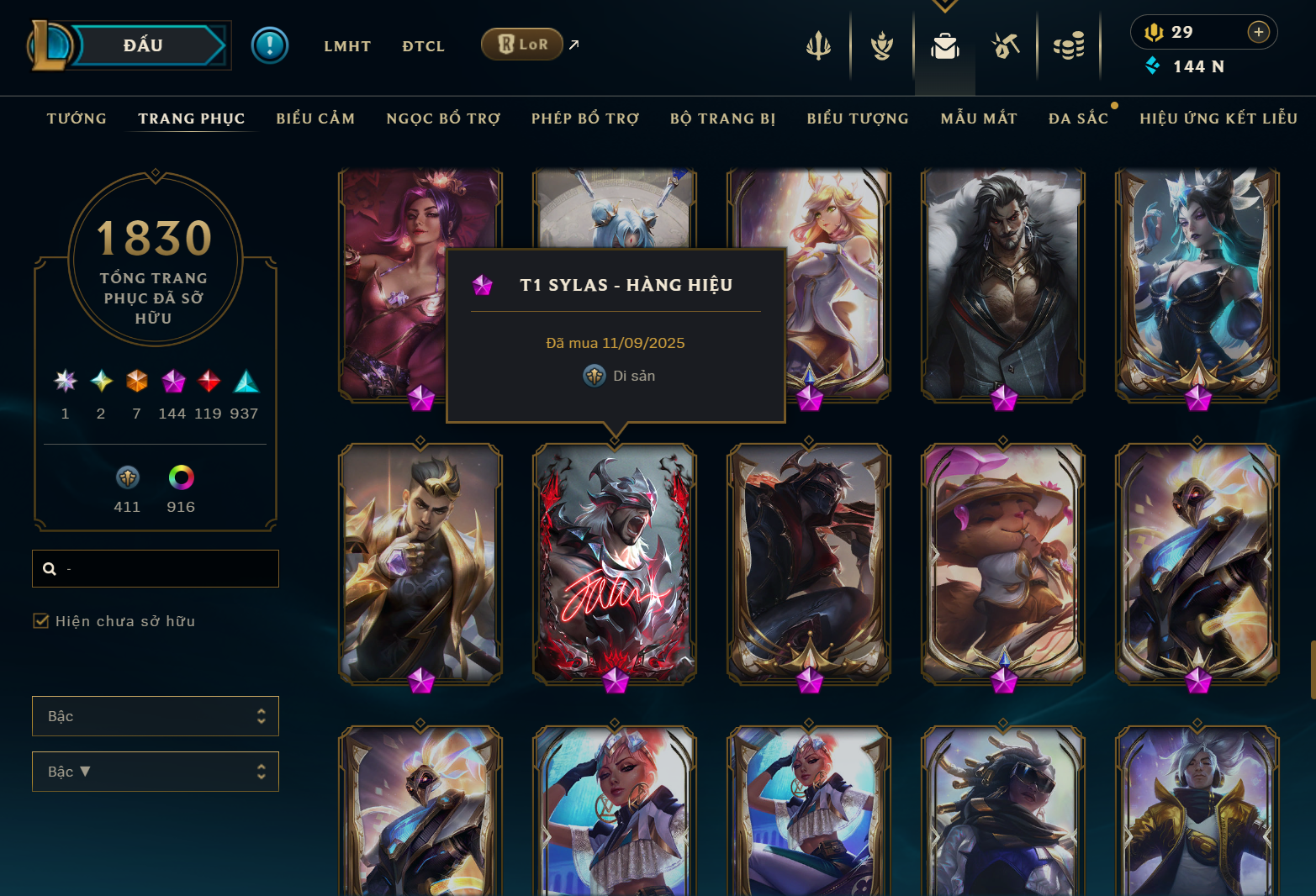Toggle the cyan triangle rarity filter above 937
The height and width of the screenshot is (896, 1316).
[x=246, y=382]
